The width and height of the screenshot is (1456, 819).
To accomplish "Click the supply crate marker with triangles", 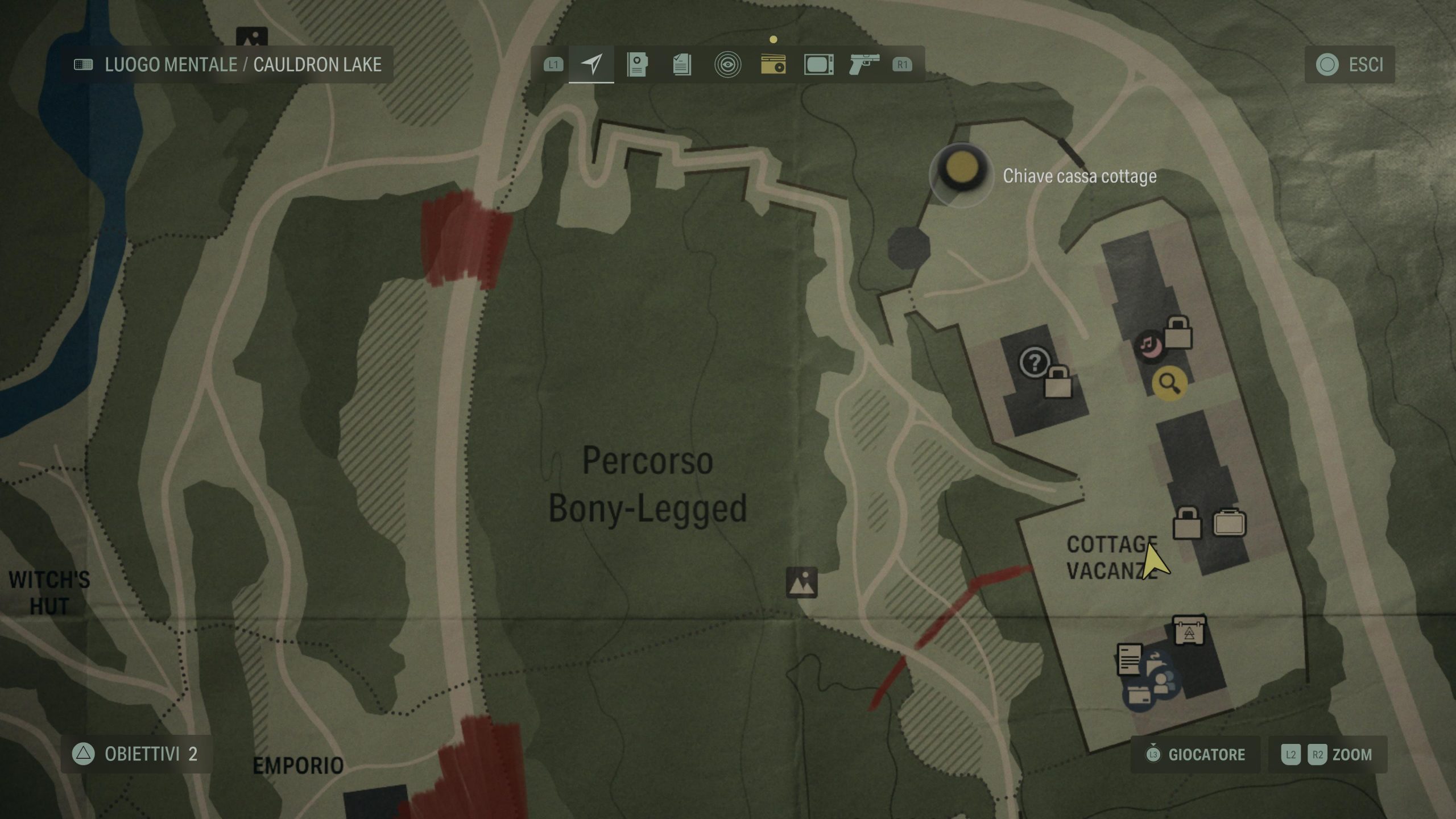I will click(1189, 631).
